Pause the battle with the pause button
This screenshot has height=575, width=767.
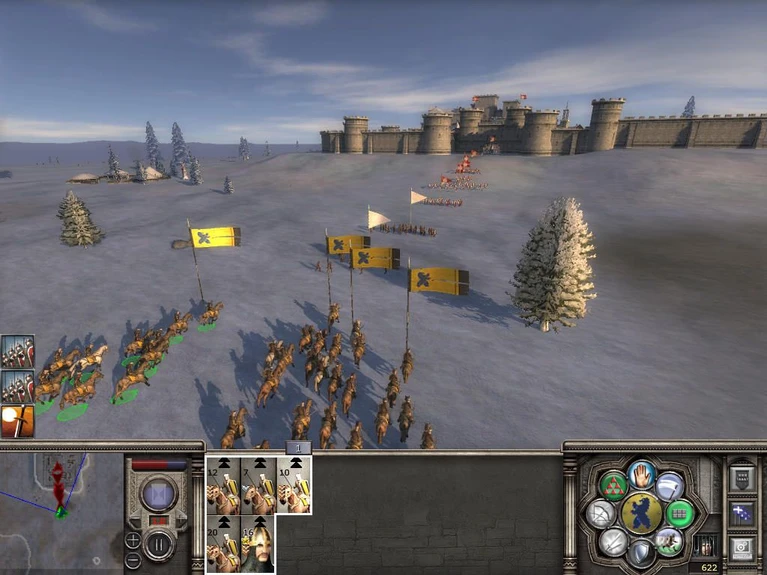(x=158, y=544)
